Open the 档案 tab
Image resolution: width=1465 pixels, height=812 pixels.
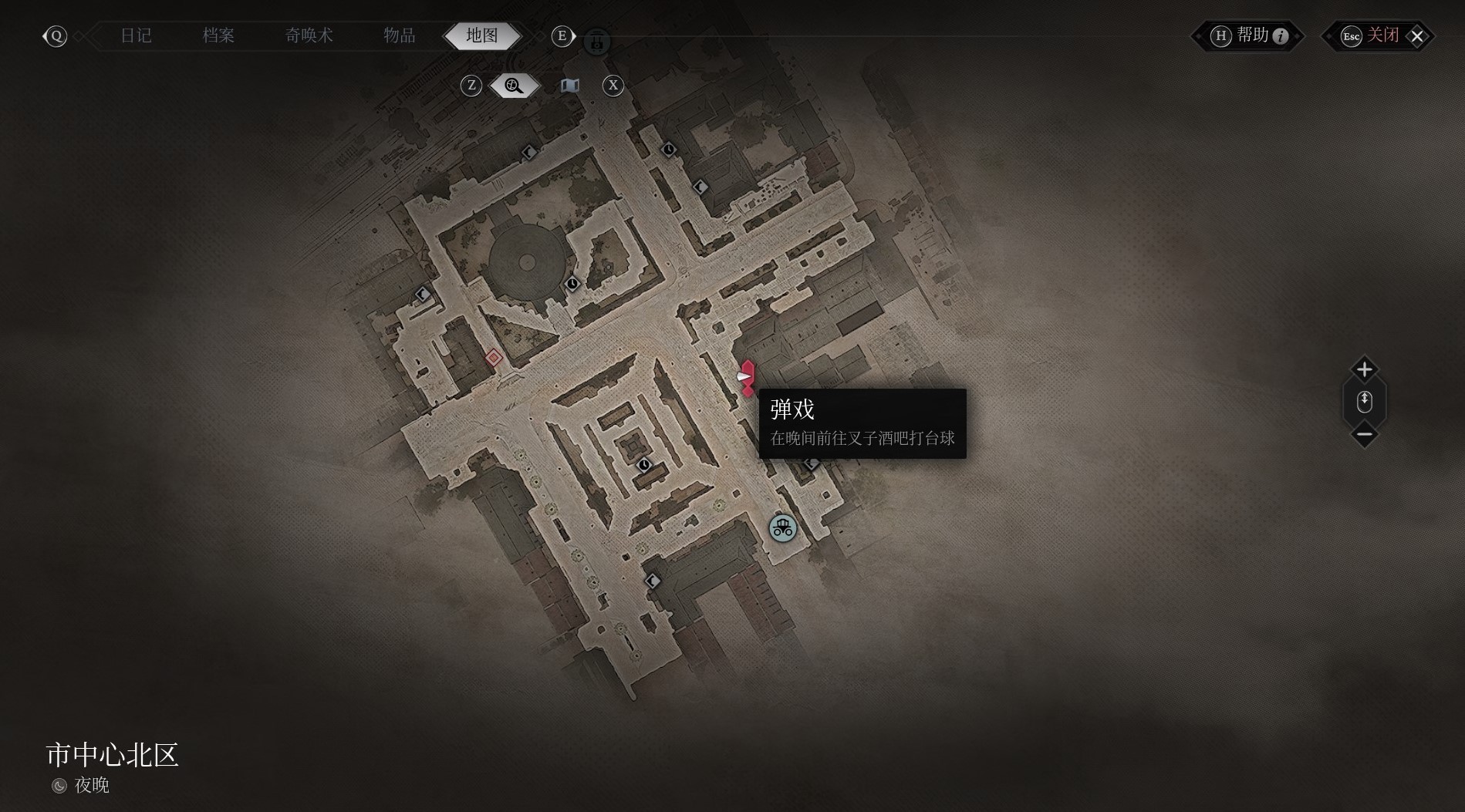[x=218, y=35]
